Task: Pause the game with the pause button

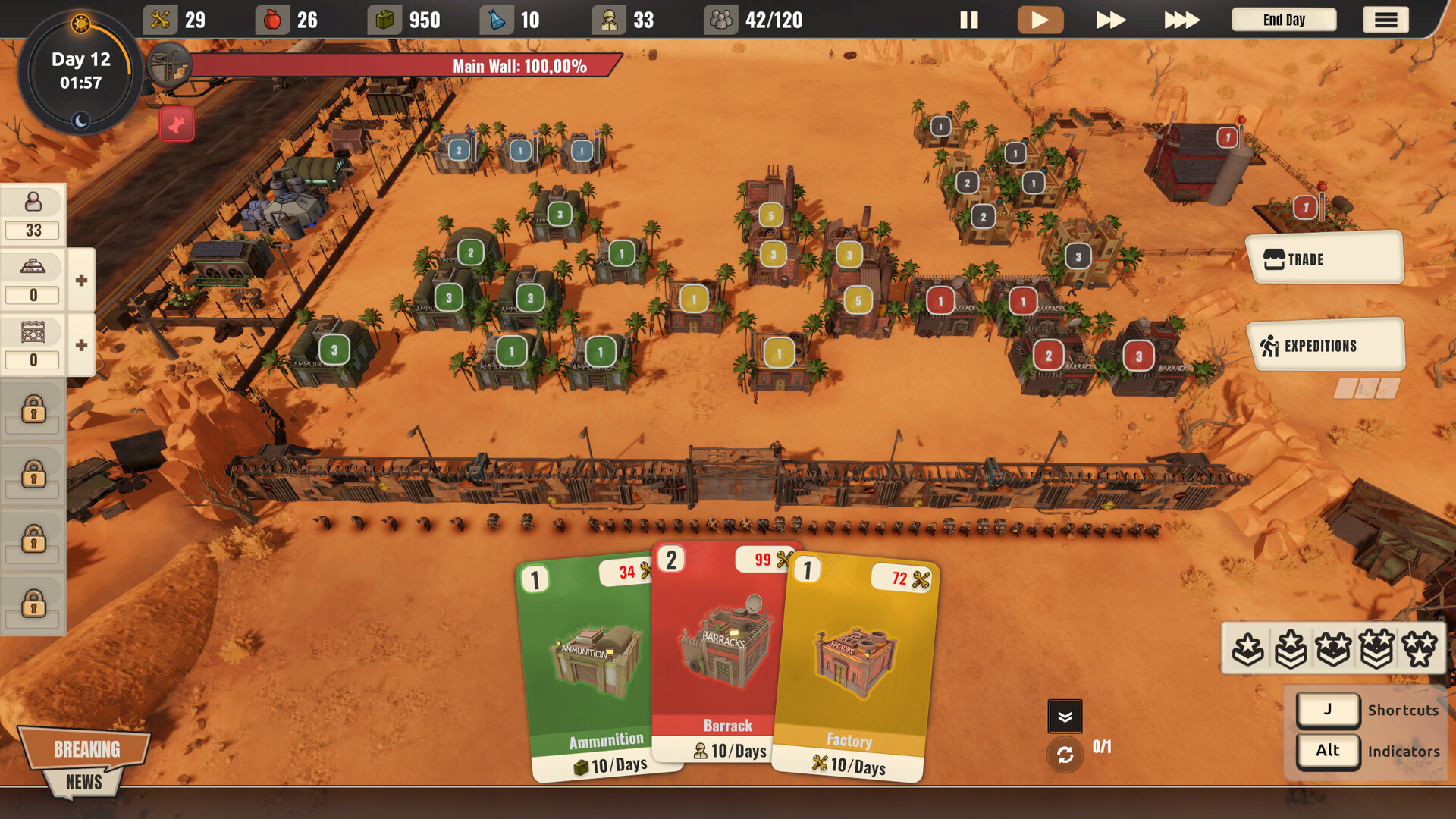Action: 968,20
